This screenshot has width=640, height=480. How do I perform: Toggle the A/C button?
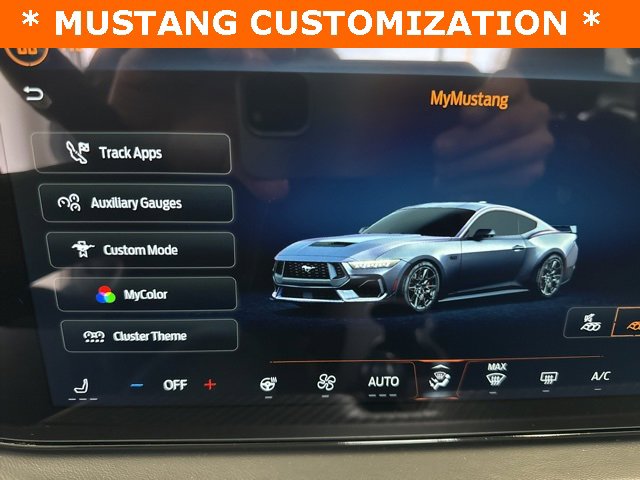click(x=600, y=376)
